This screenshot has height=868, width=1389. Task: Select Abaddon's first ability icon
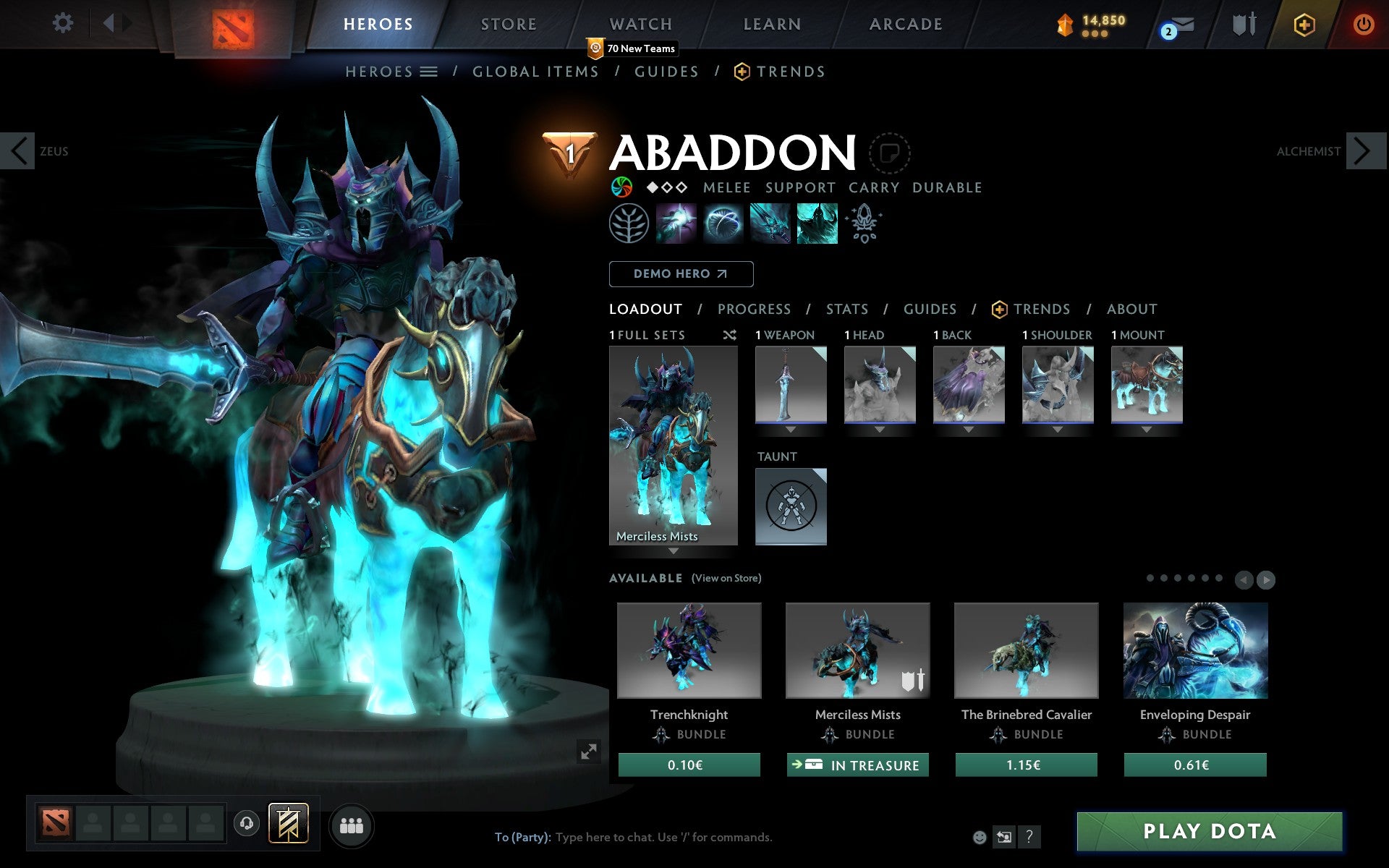coord(676,224)
